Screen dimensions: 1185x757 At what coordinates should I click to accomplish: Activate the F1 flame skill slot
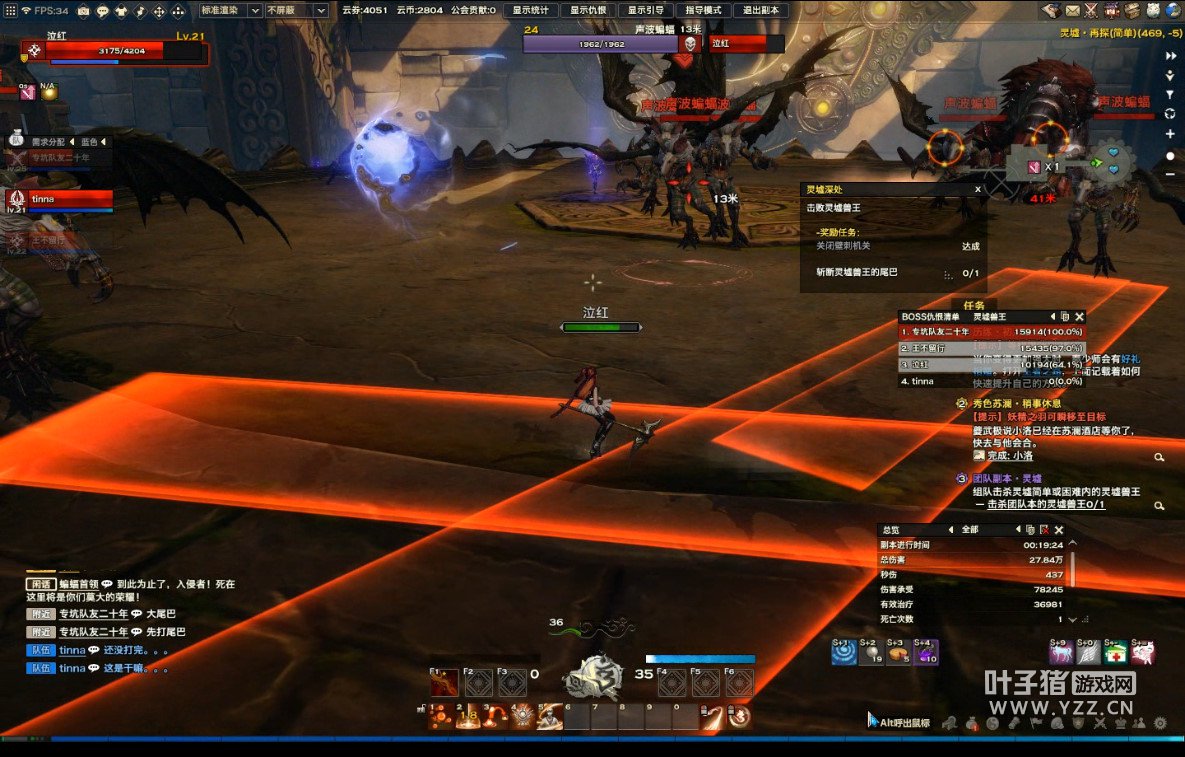tap(445, 682)
